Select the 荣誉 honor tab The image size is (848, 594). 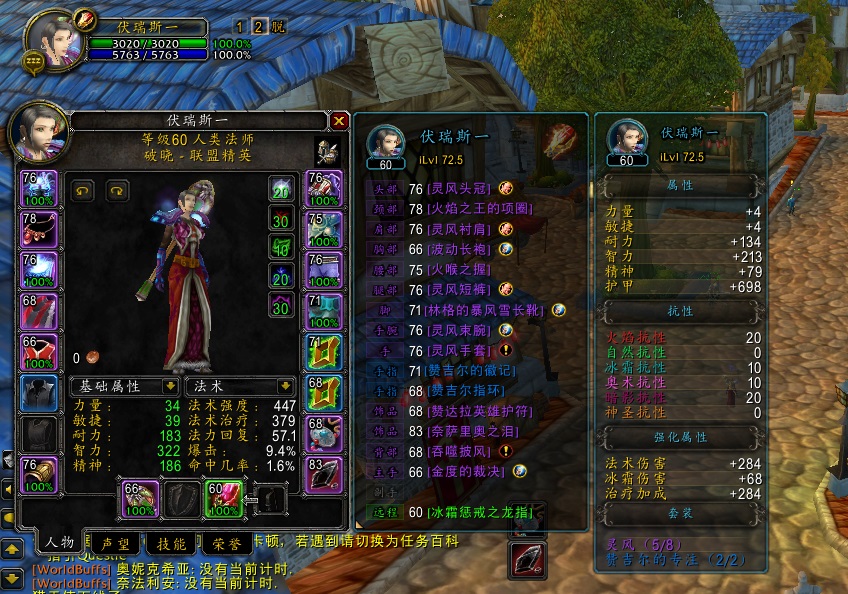tap(226, 543)
